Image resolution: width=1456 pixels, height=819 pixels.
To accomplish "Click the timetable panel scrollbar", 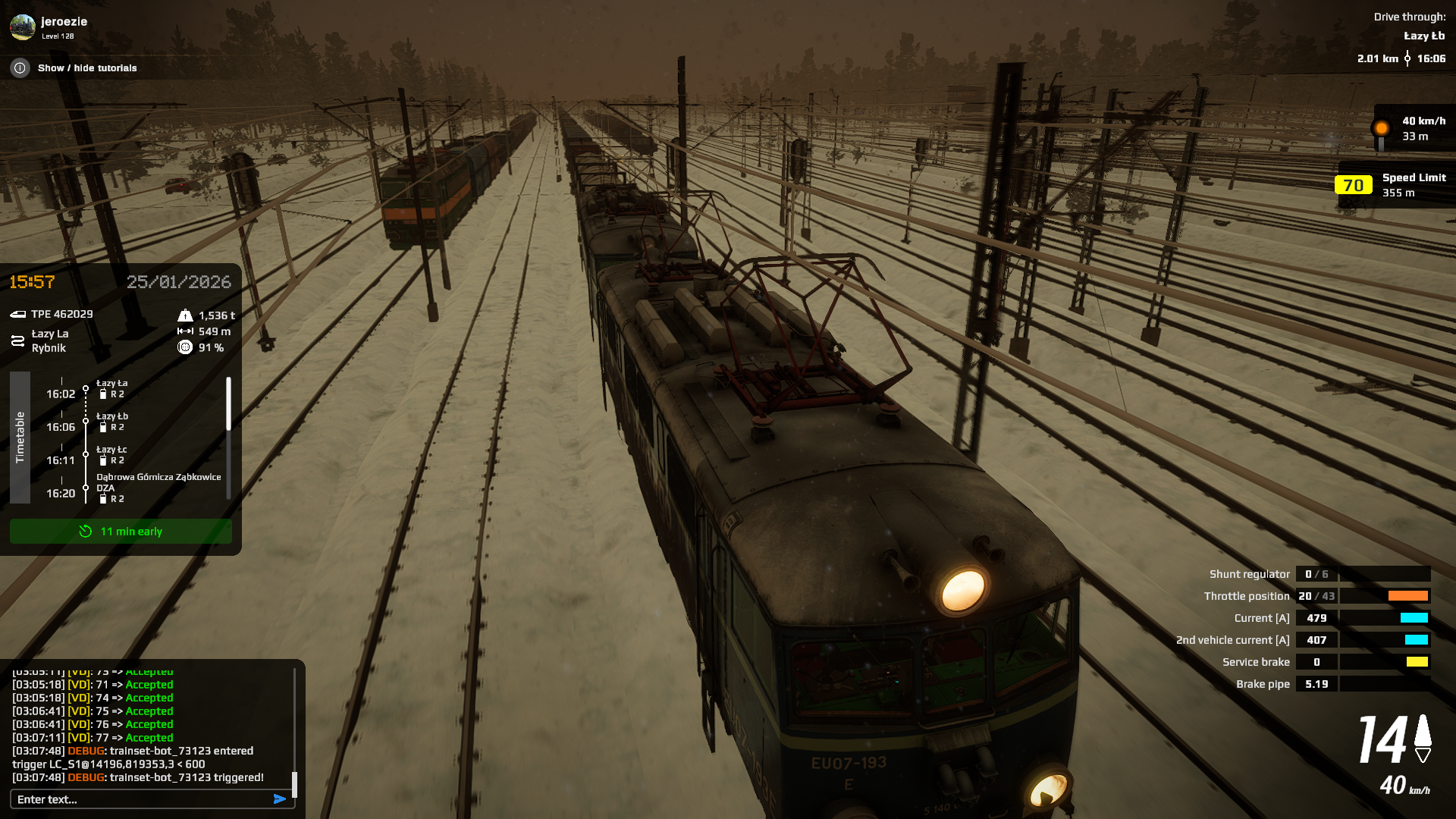I will 228,404.
